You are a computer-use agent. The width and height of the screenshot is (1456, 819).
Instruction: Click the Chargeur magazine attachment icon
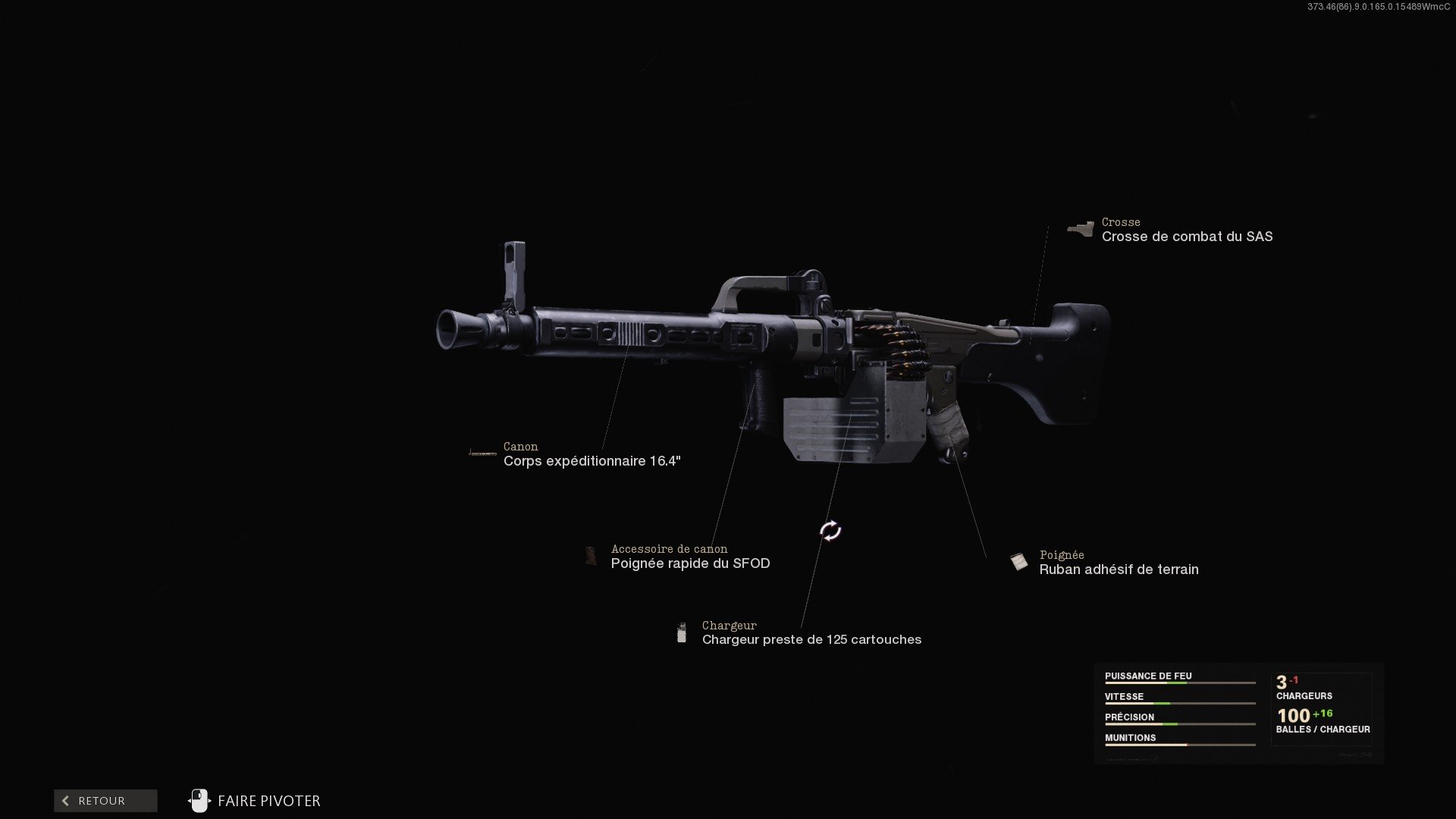[682, 632]
